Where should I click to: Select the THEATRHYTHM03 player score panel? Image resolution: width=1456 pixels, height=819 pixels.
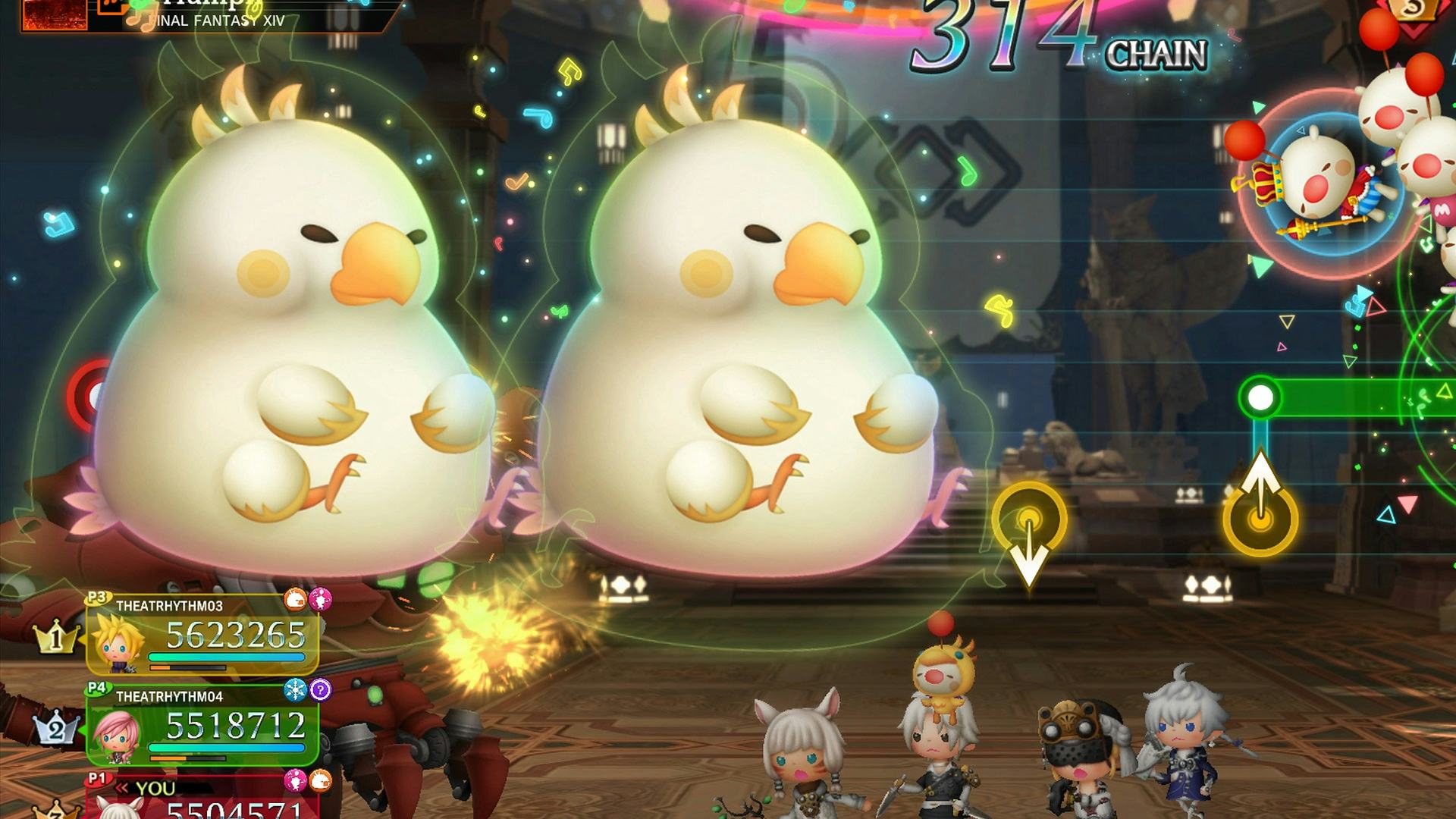tap(202, 635)
